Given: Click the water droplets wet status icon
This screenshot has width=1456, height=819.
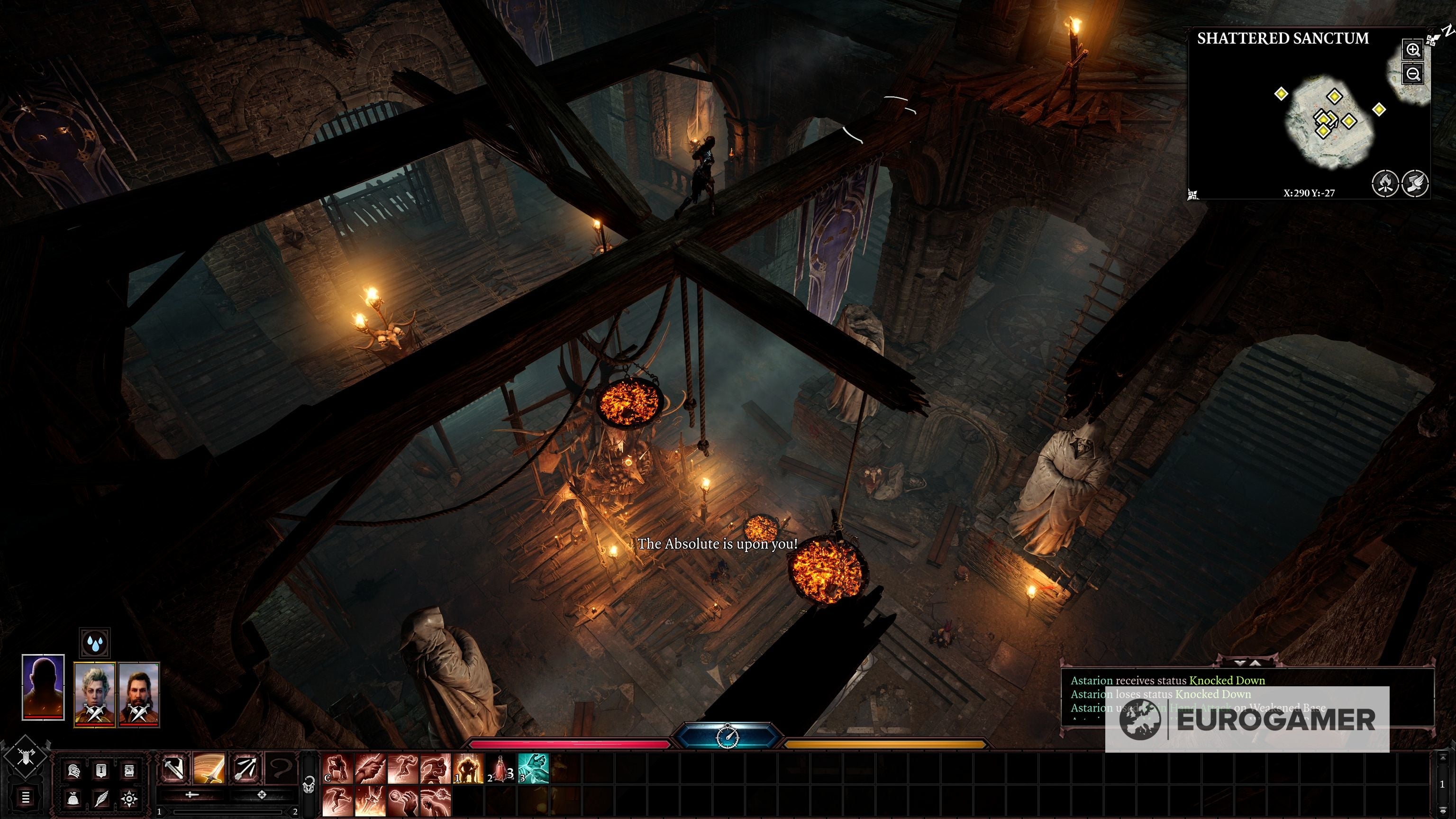Looking at the screenshot, I should (x=94, y=643).
